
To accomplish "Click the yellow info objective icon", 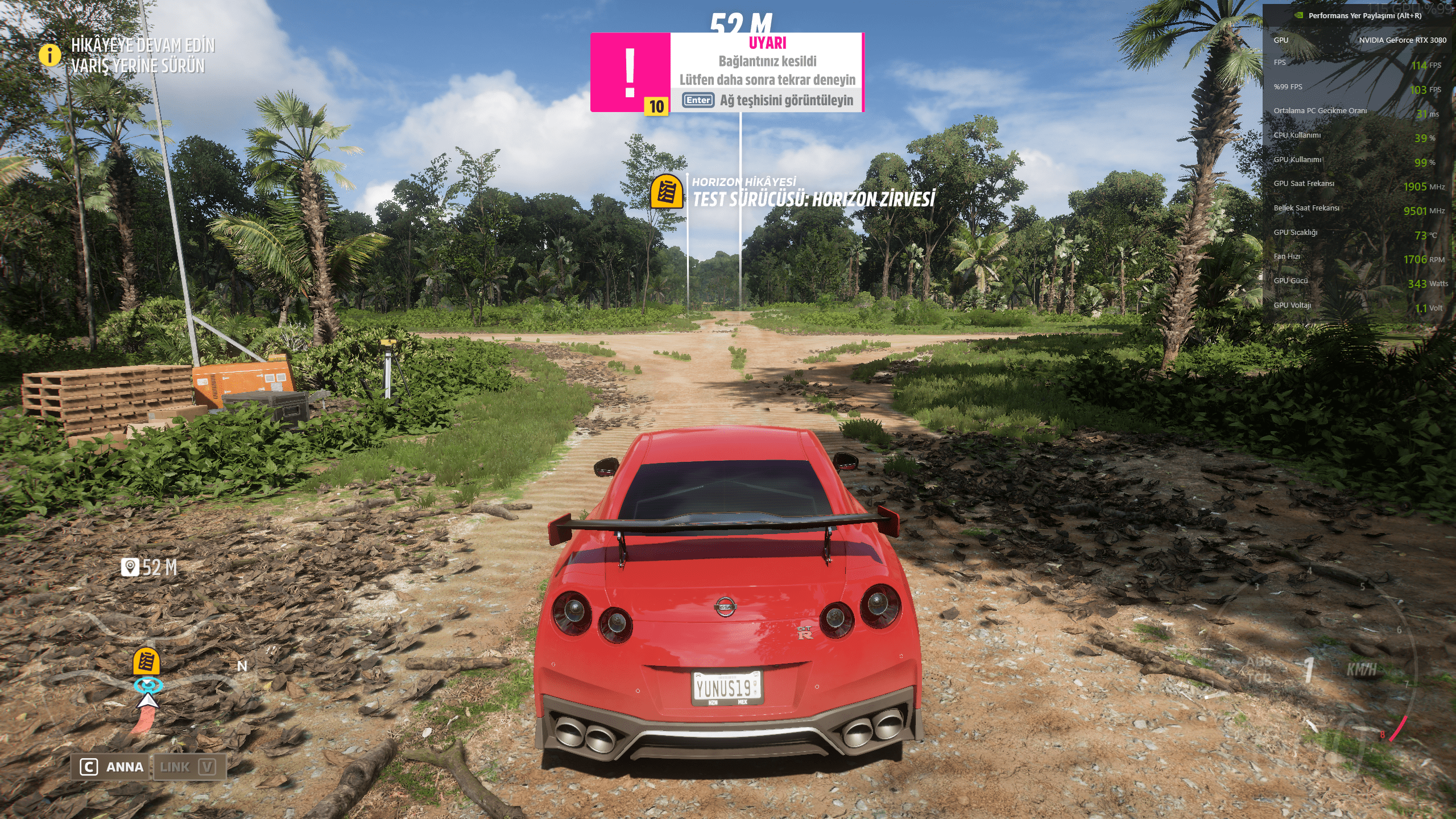I will click(x=50, y=55).
